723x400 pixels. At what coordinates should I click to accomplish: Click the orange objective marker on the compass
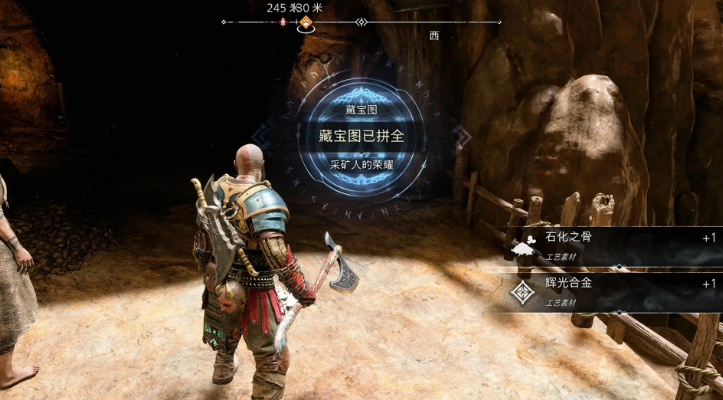(x=306, y=21)
